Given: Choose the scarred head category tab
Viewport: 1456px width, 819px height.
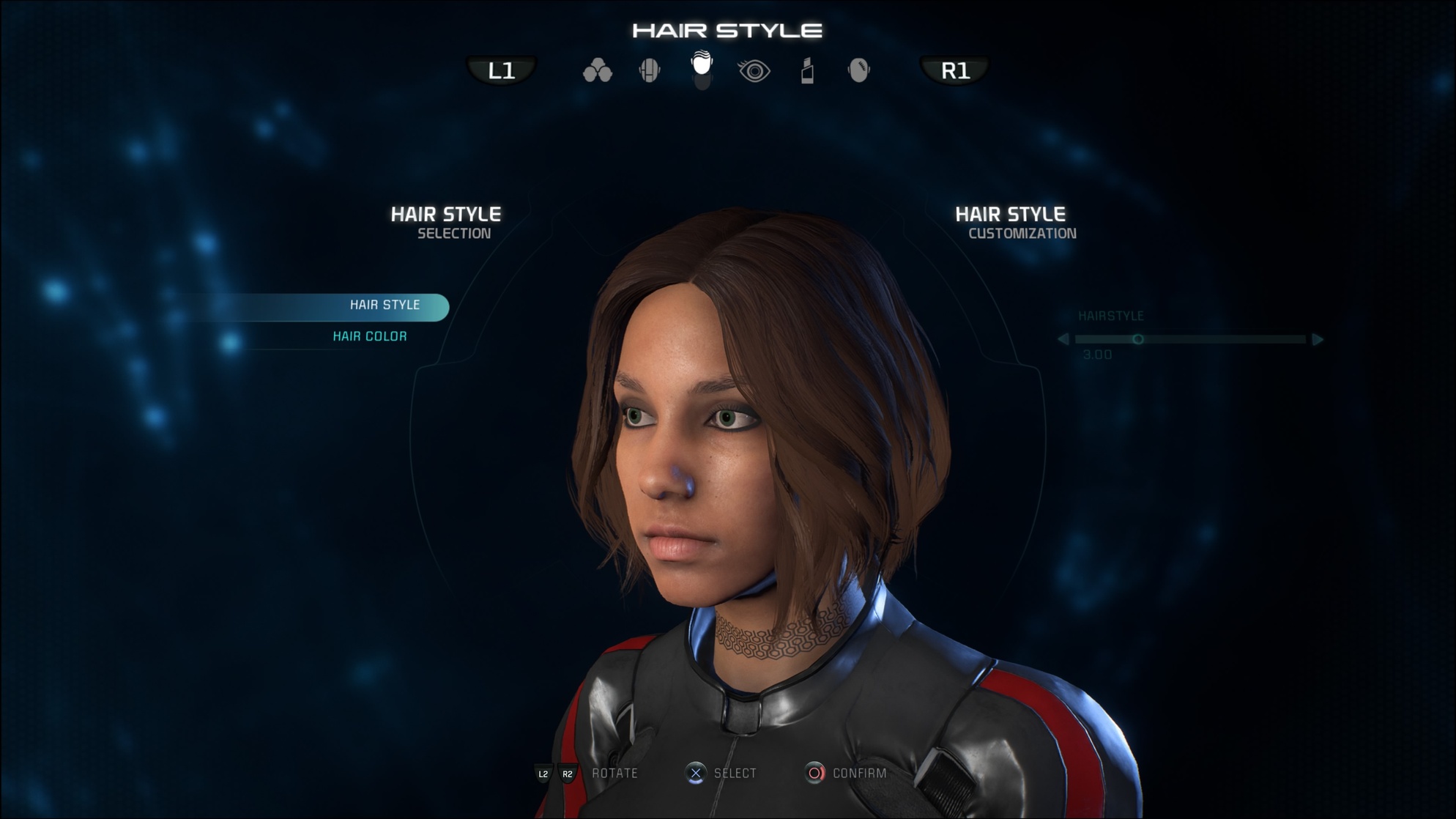Looking at the screenshot, I should pyautogui.click(x=859, y=71).
